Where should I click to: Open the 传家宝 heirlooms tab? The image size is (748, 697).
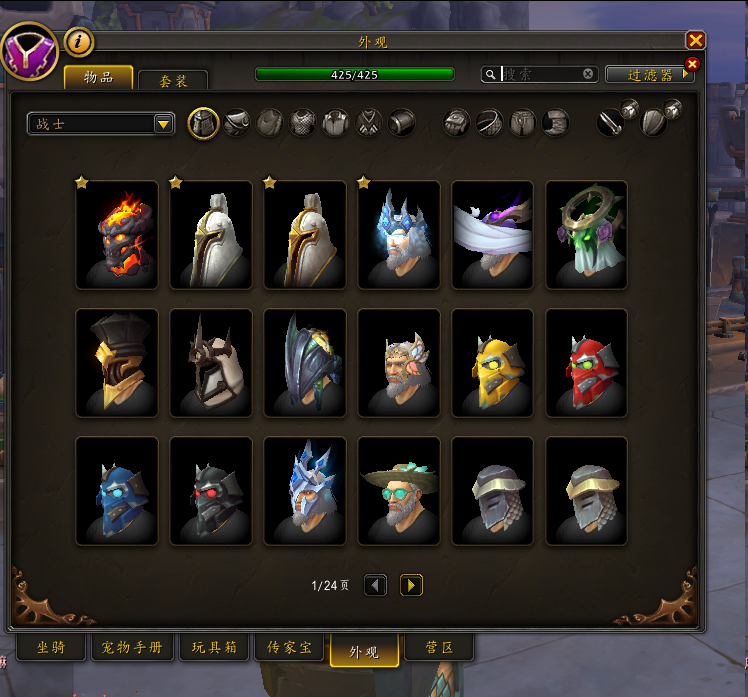pos(291,648)
